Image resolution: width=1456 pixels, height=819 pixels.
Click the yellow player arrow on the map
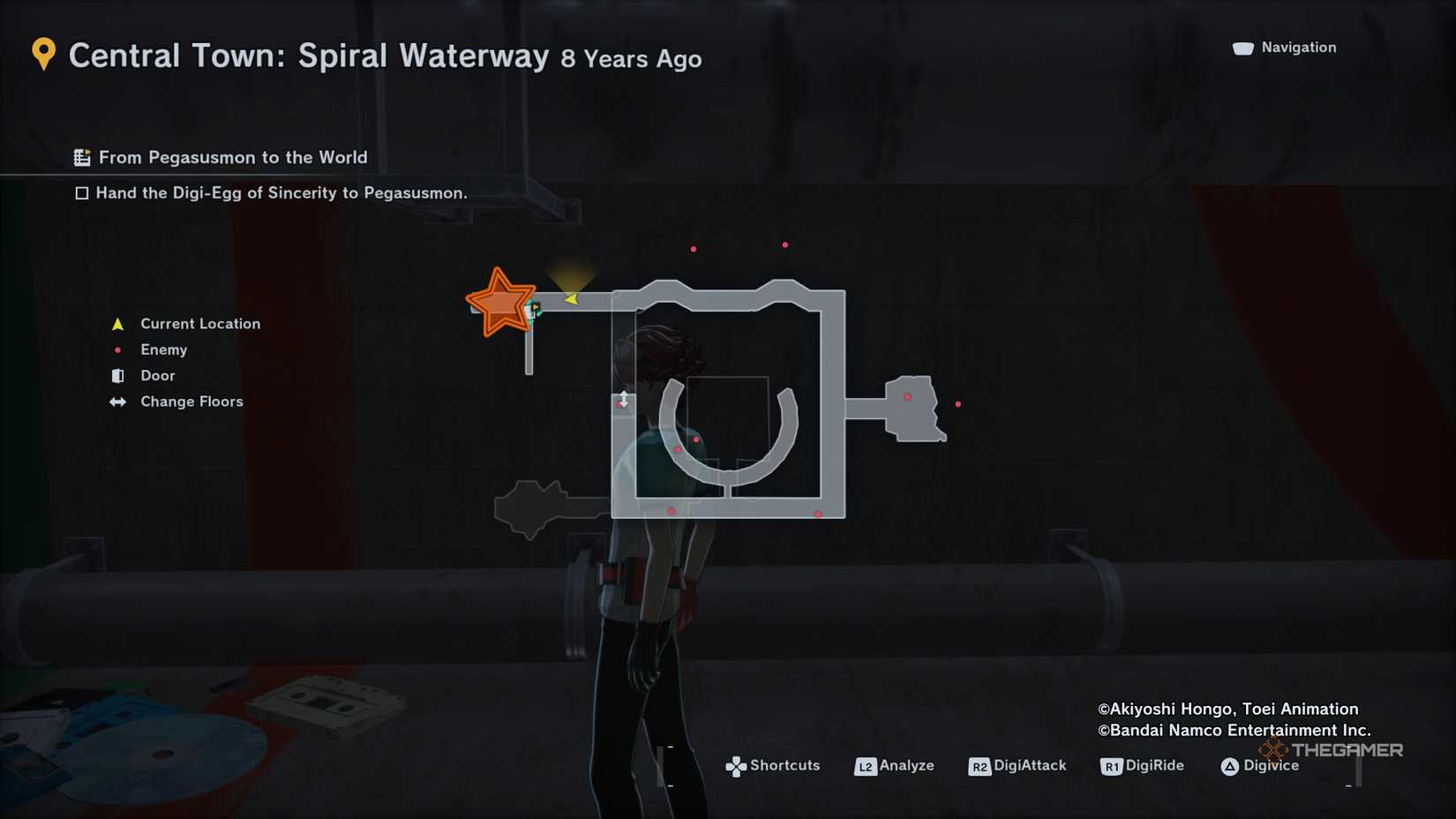[x=570, y=298]
